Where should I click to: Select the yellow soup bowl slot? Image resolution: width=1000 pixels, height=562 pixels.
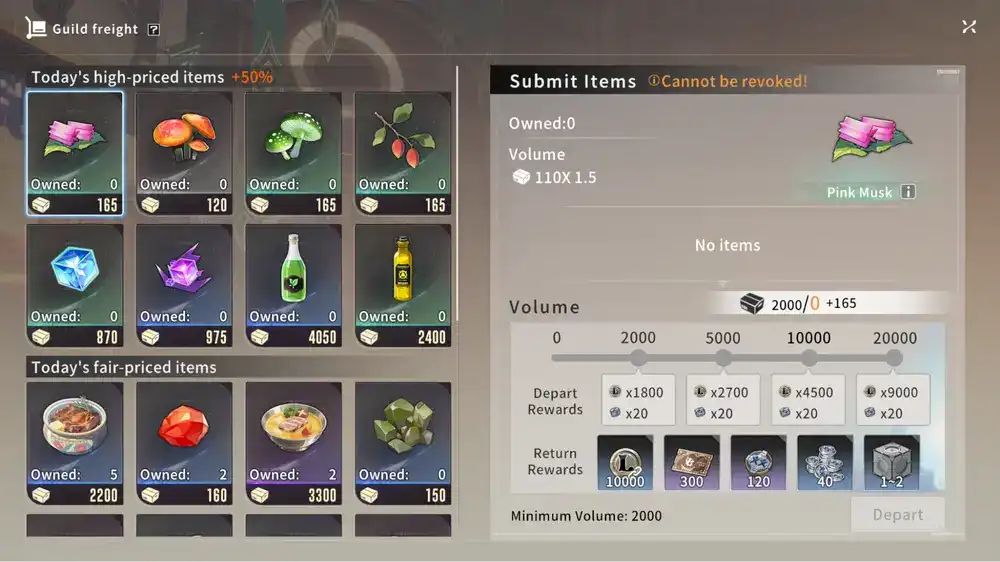click(293, 442)
